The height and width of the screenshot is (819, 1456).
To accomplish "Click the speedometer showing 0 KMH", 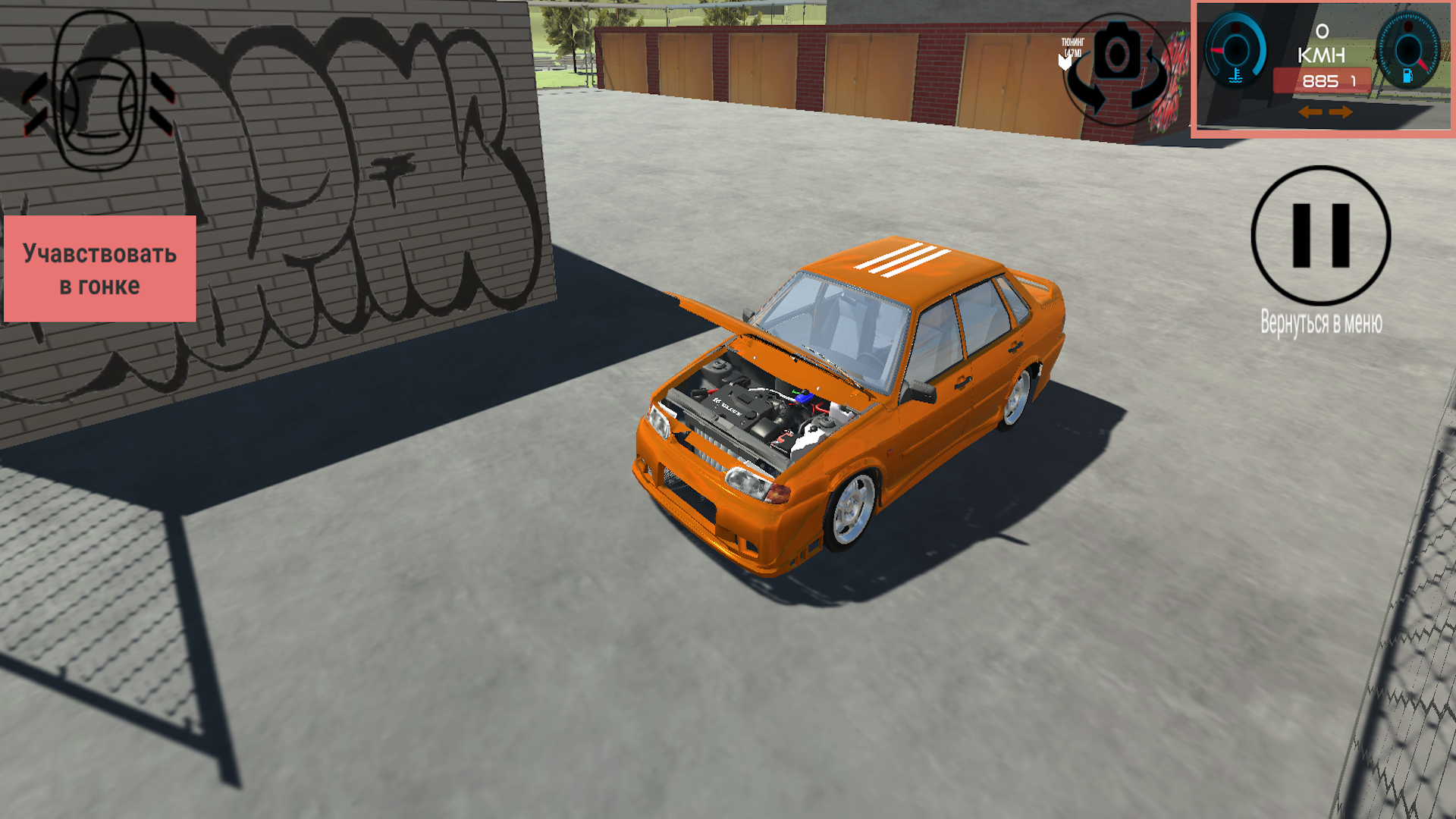I will coord(1322,42).
